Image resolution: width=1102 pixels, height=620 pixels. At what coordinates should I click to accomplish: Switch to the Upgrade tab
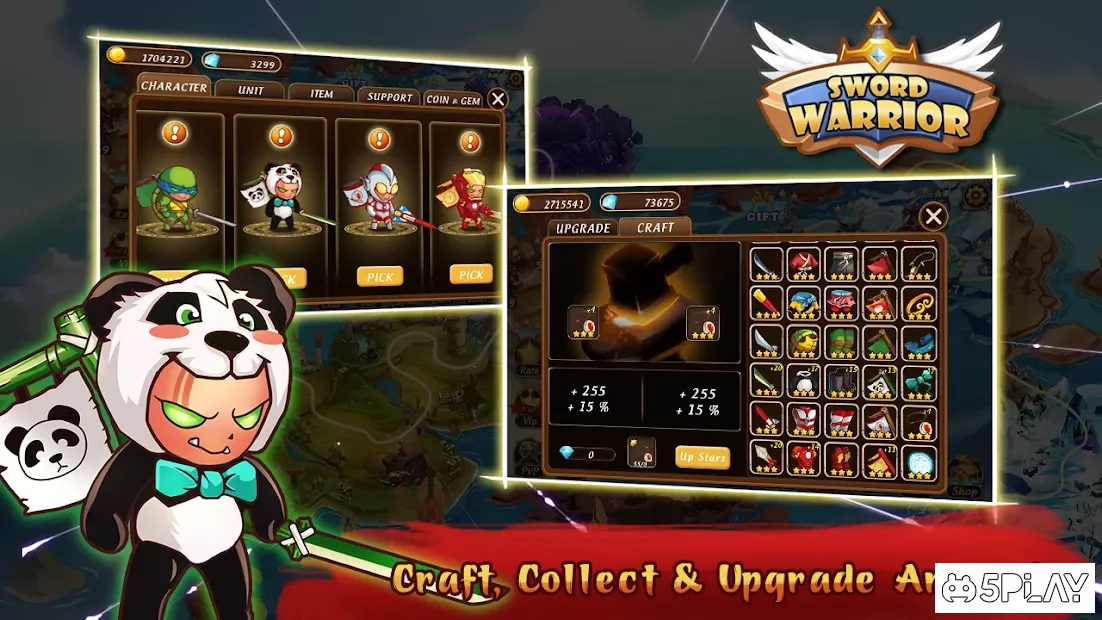coord(583,228)
